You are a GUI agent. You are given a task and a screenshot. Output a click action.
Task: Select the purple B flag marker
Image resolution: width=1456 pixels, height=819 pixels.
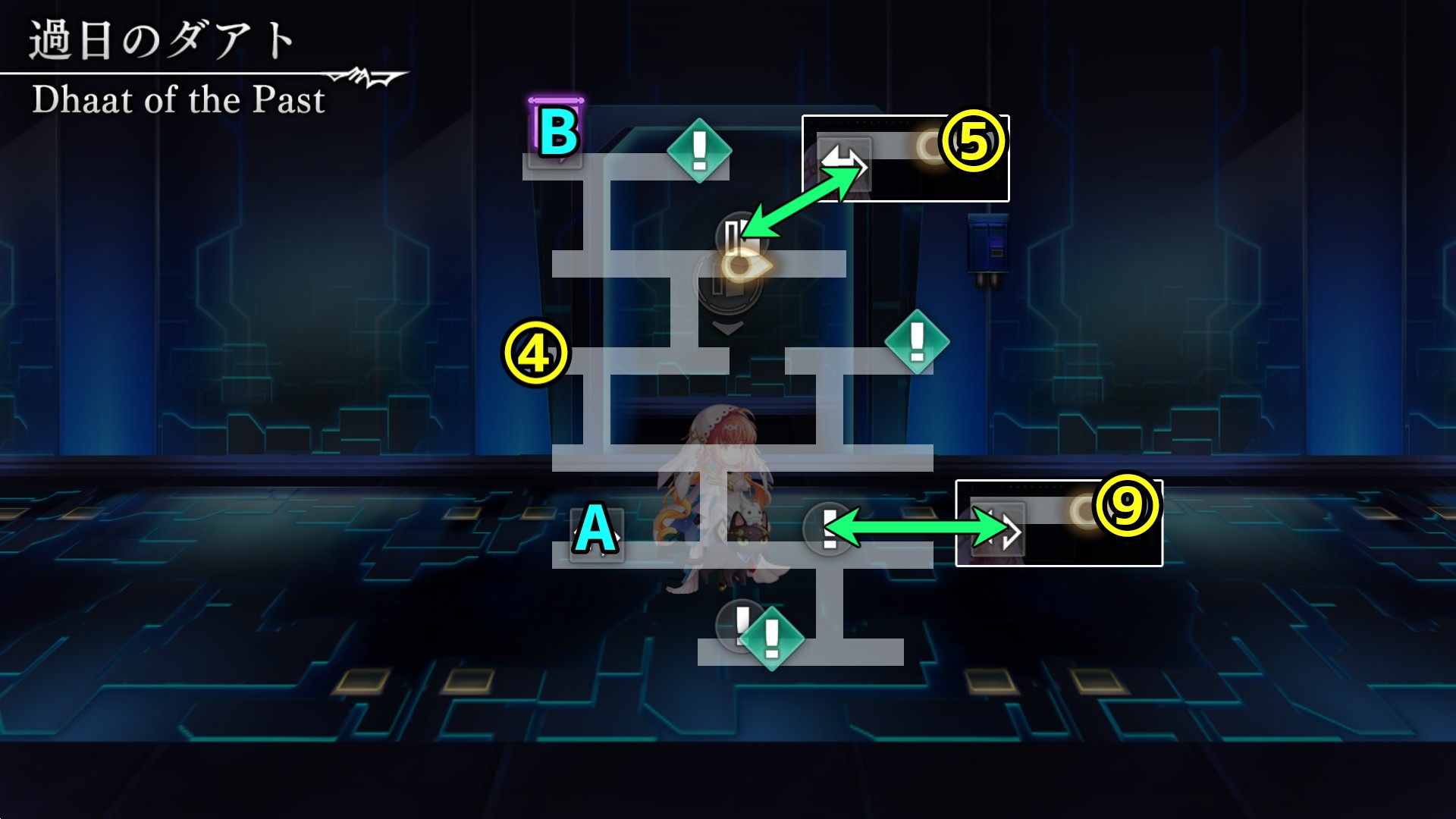557,131
